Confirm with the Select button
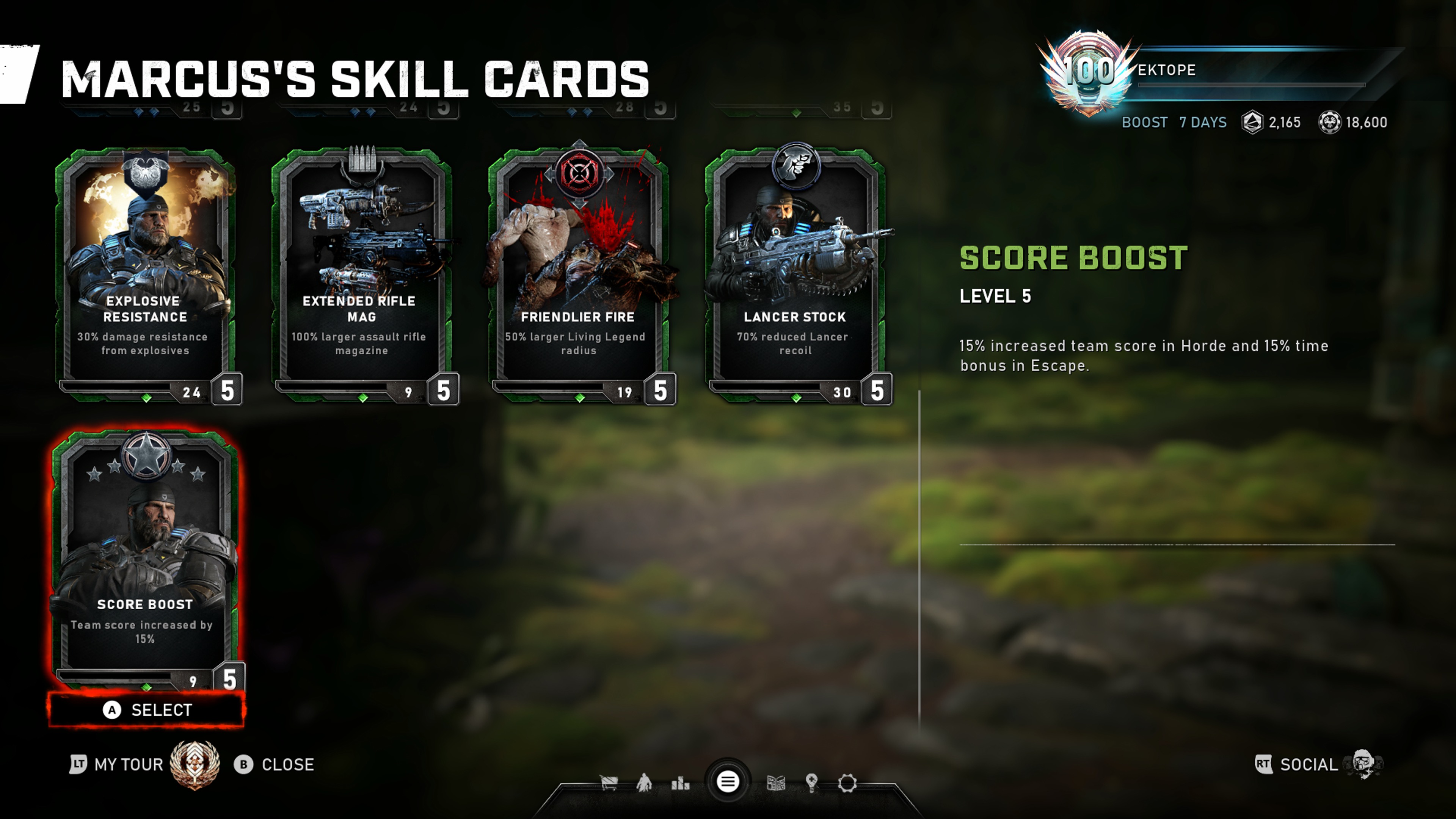The image size is (1456, 819). [147, 710]
